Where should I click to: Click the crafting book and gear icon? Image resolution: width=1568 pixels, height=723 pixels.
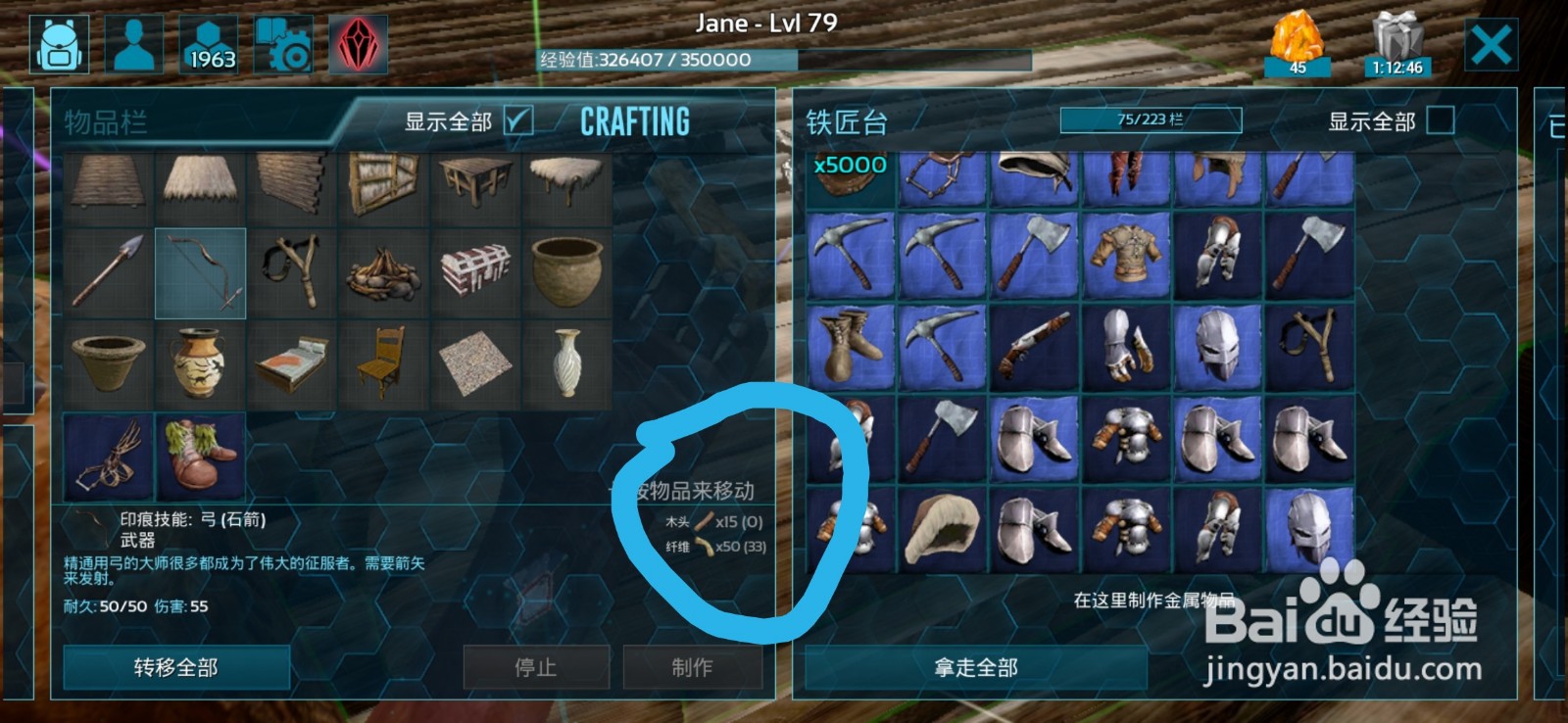click(284, 44)
